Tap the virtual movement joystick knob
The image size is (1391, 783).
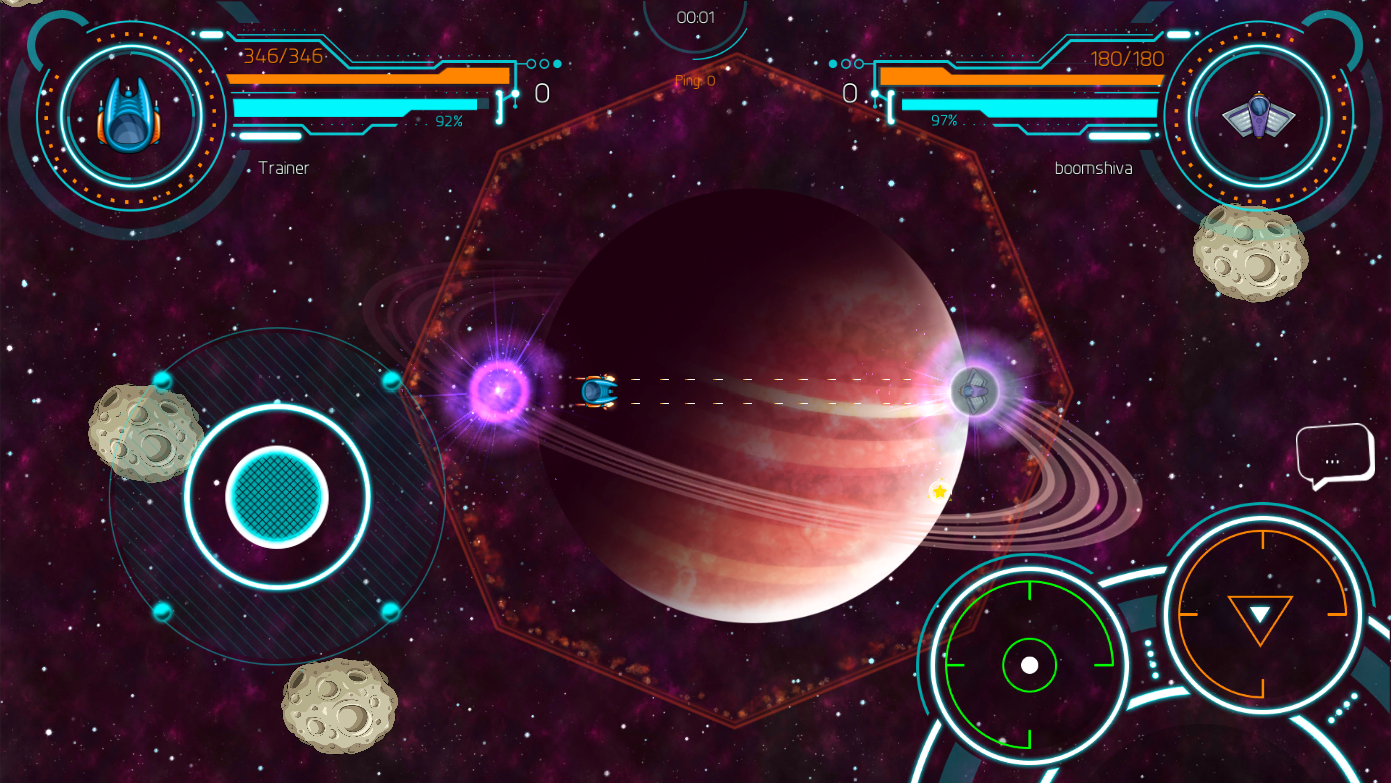tap(277, 497)
